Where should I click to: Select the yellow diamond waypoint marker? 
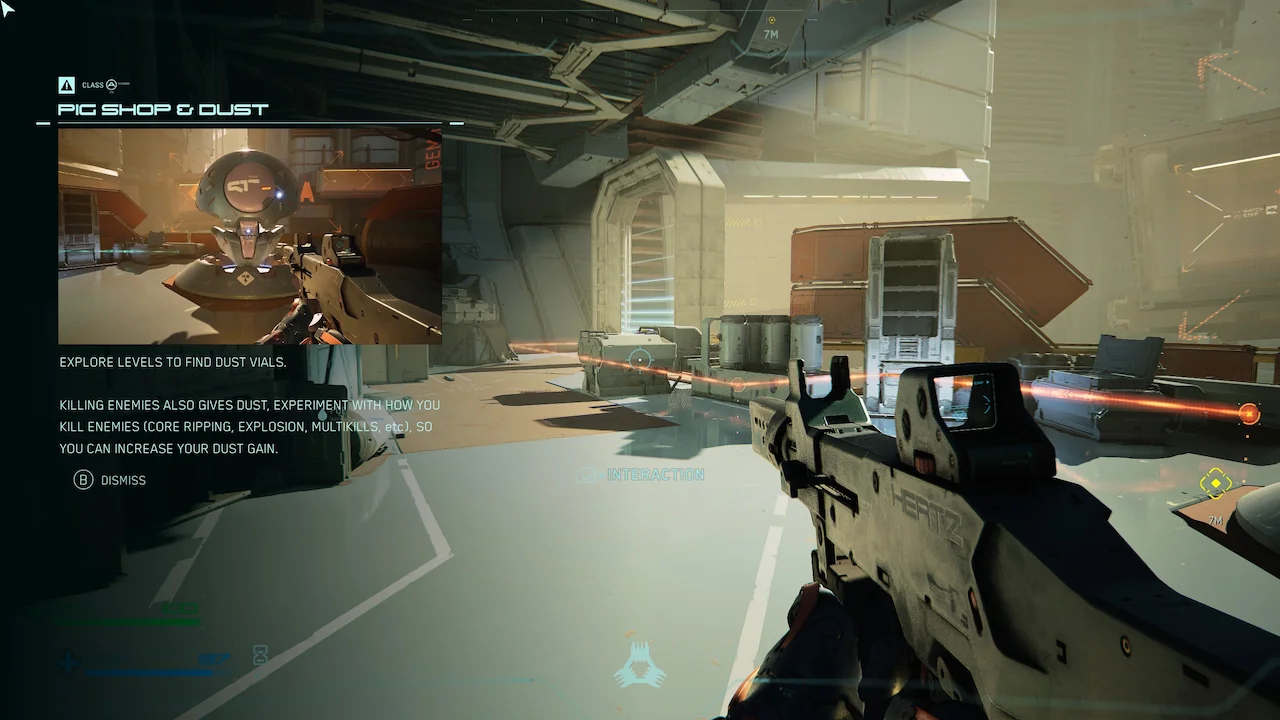(x=1215, y=484)
